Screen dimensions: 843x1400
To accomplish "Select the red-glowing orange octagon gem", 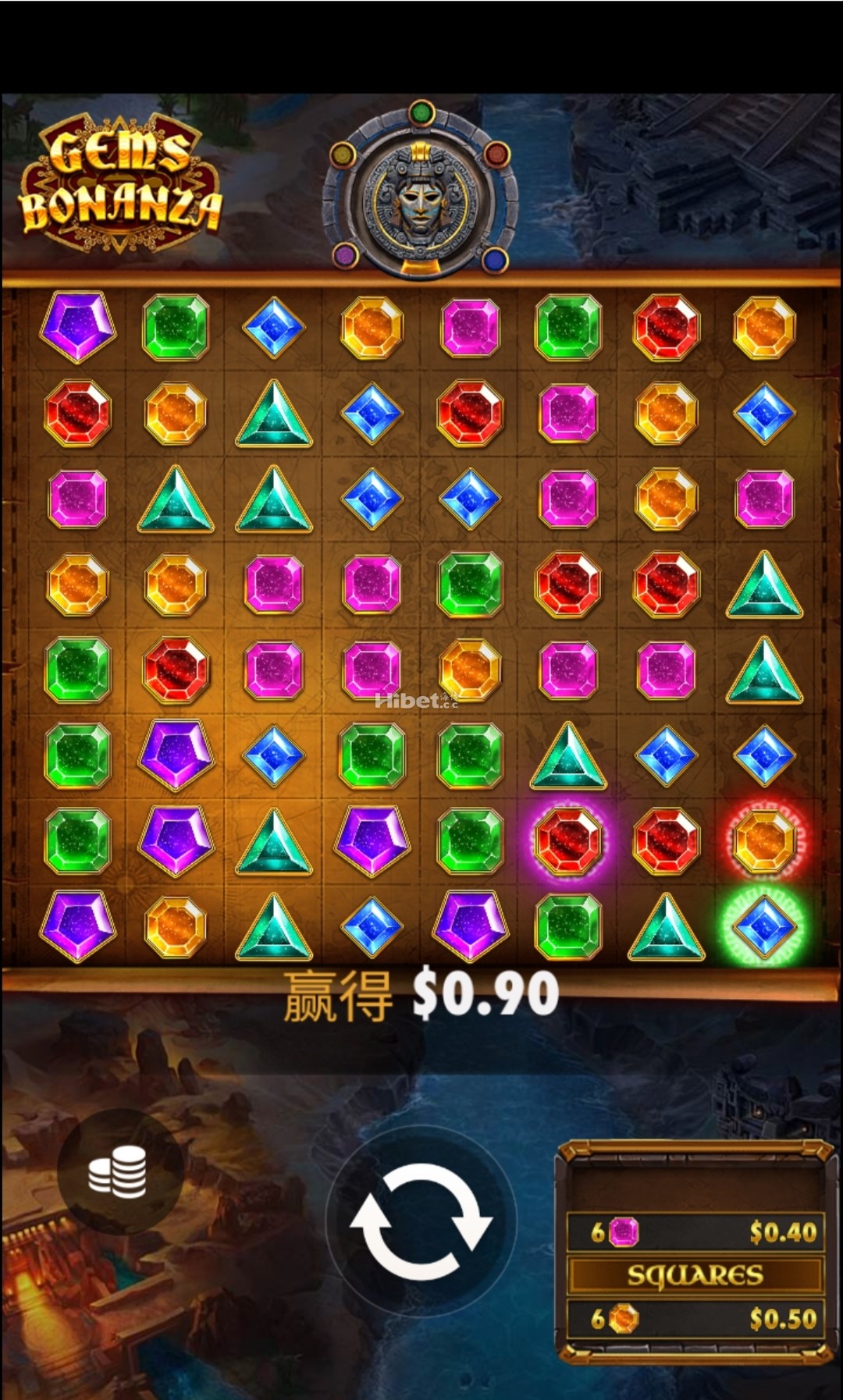I will pyautogui.click(x=763, y=840).
